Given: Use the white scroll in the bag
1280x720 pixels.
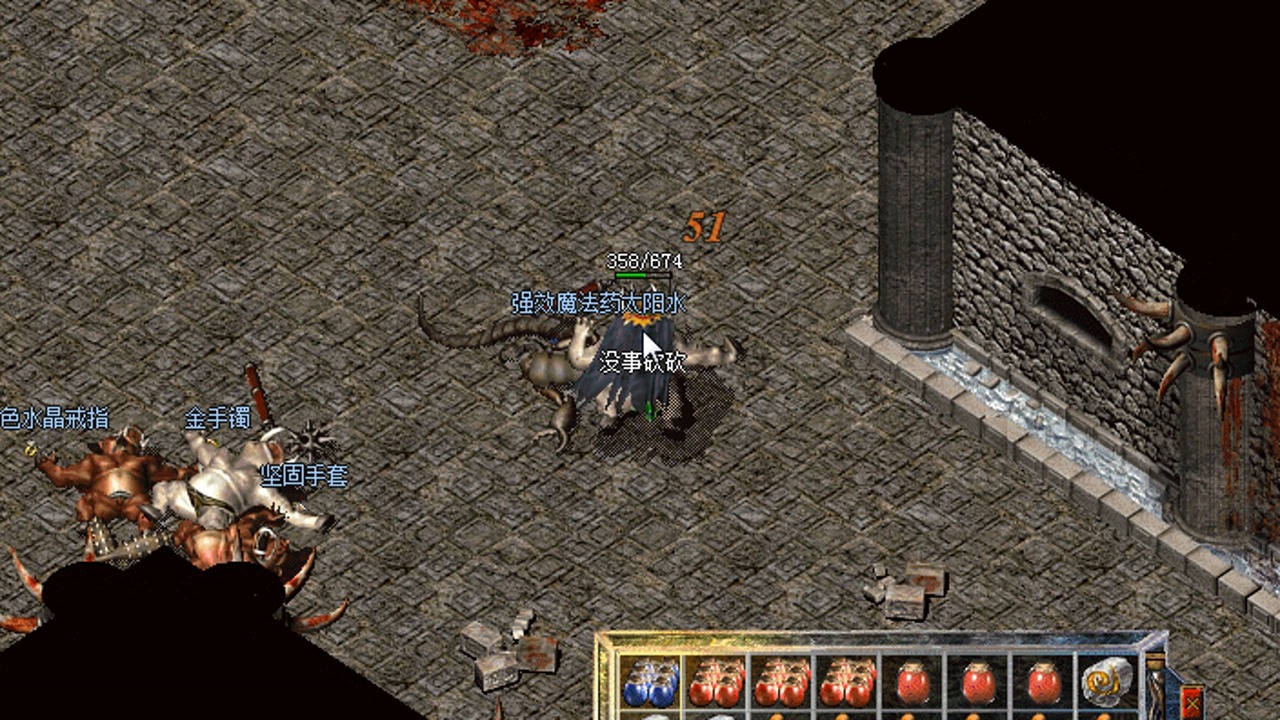Looking at the screenshot, I should pos(1105,683).
